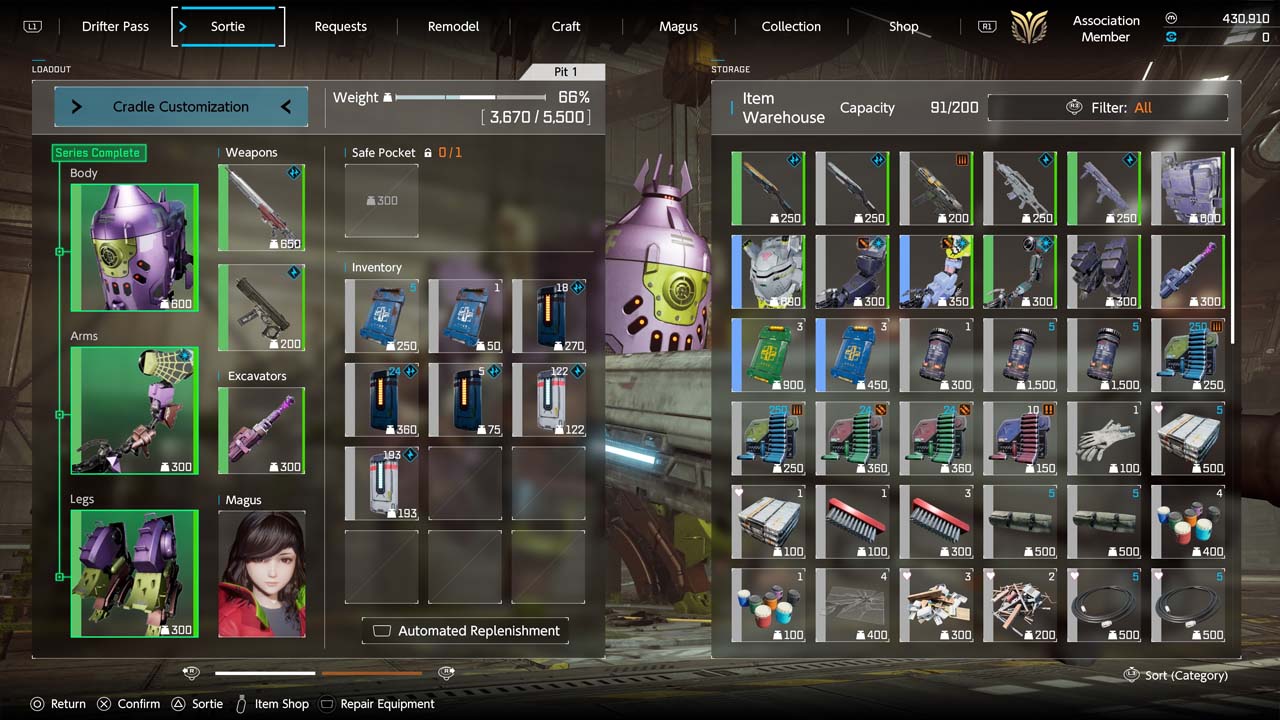Viewport: 1280px width, 720px height.
Task: Open Cradle Customization selector
Action: click(x=181, y=107)
